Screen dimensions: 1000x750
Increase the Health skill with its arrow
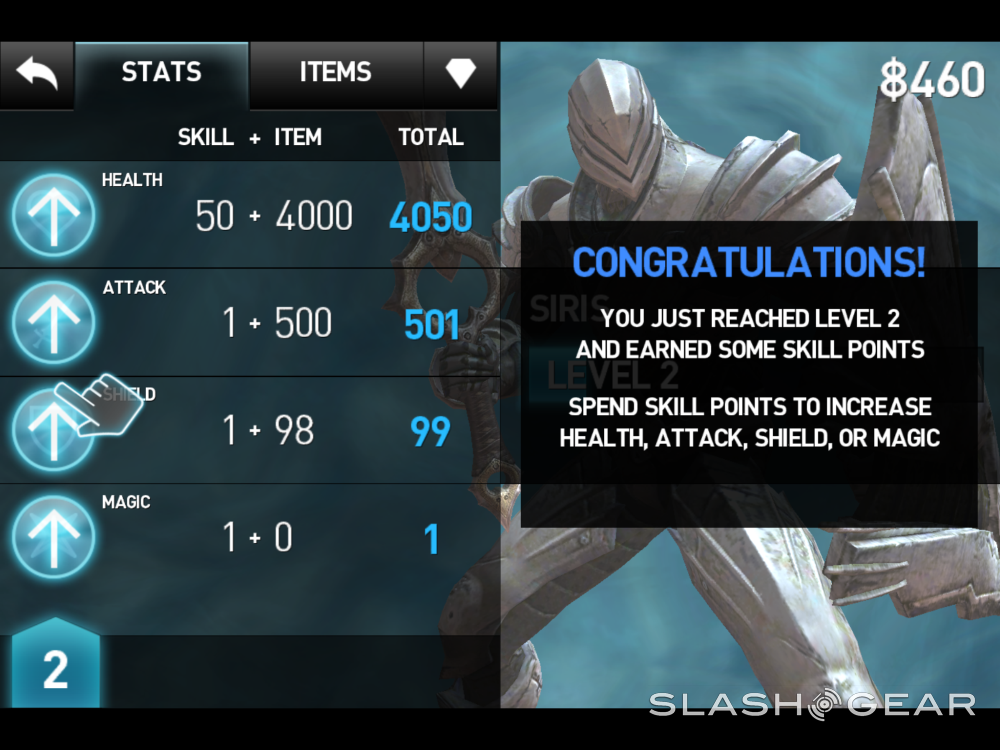(x=53, y=215)
